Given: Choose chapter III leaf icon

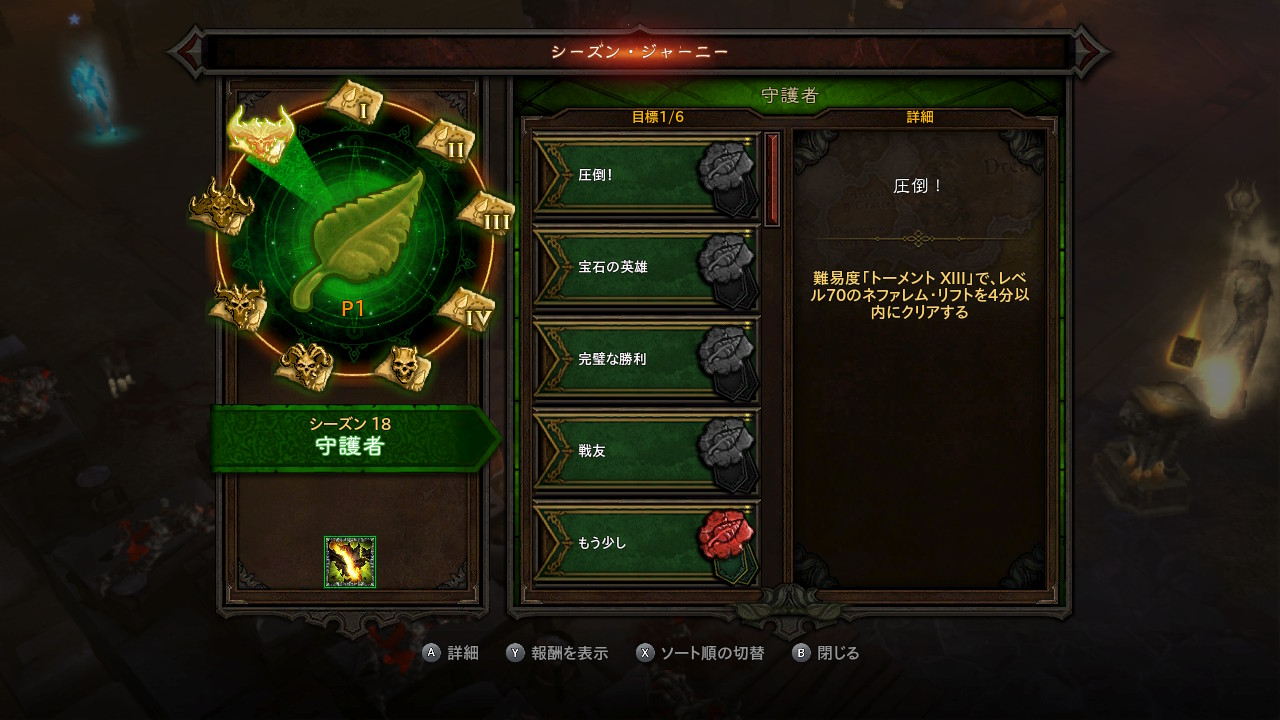Looking at the screenshot, I should [x=487, y=212].
